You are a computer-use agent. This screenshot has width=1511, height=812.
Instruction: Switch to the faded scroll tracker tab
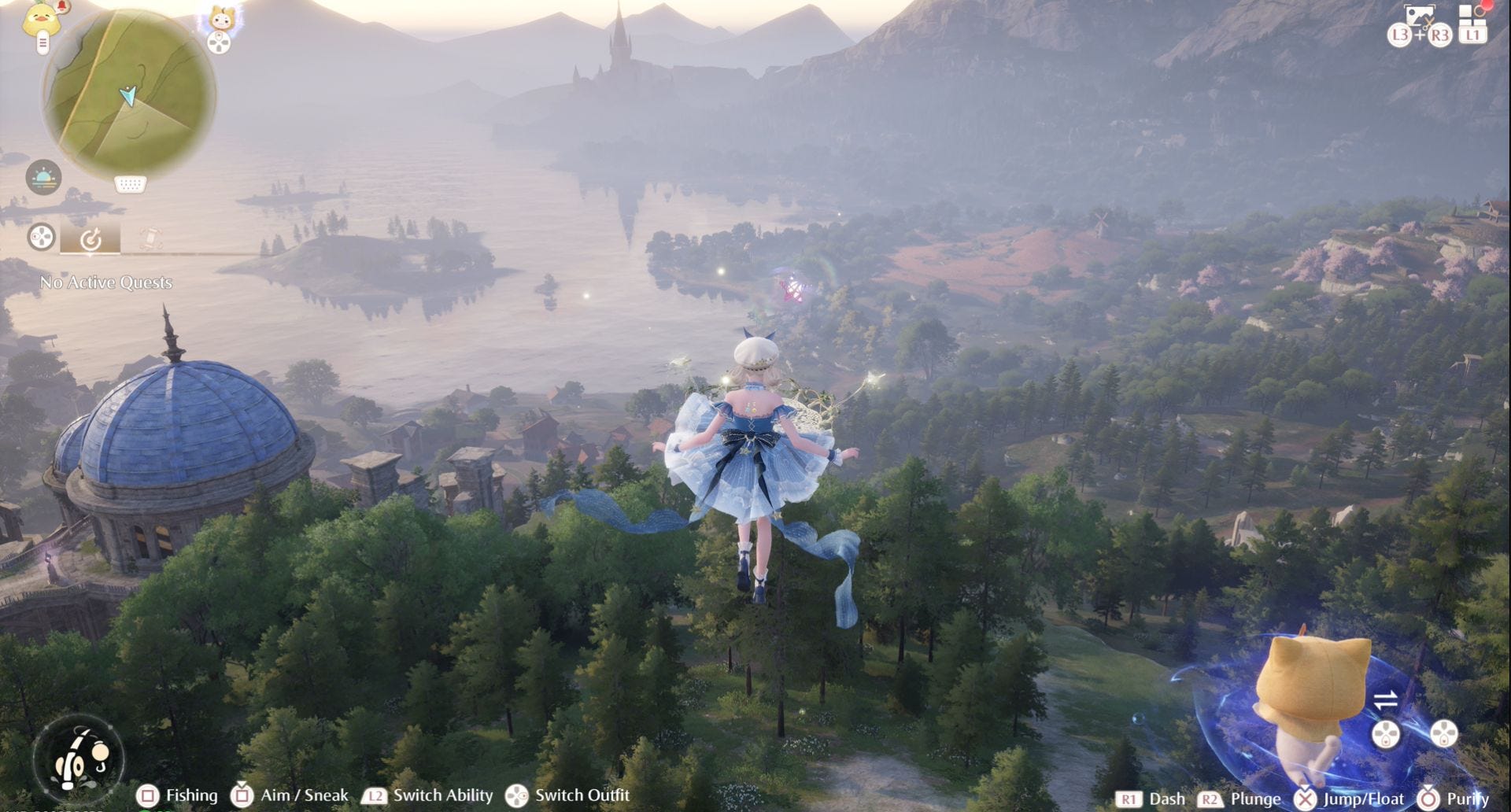150,238
